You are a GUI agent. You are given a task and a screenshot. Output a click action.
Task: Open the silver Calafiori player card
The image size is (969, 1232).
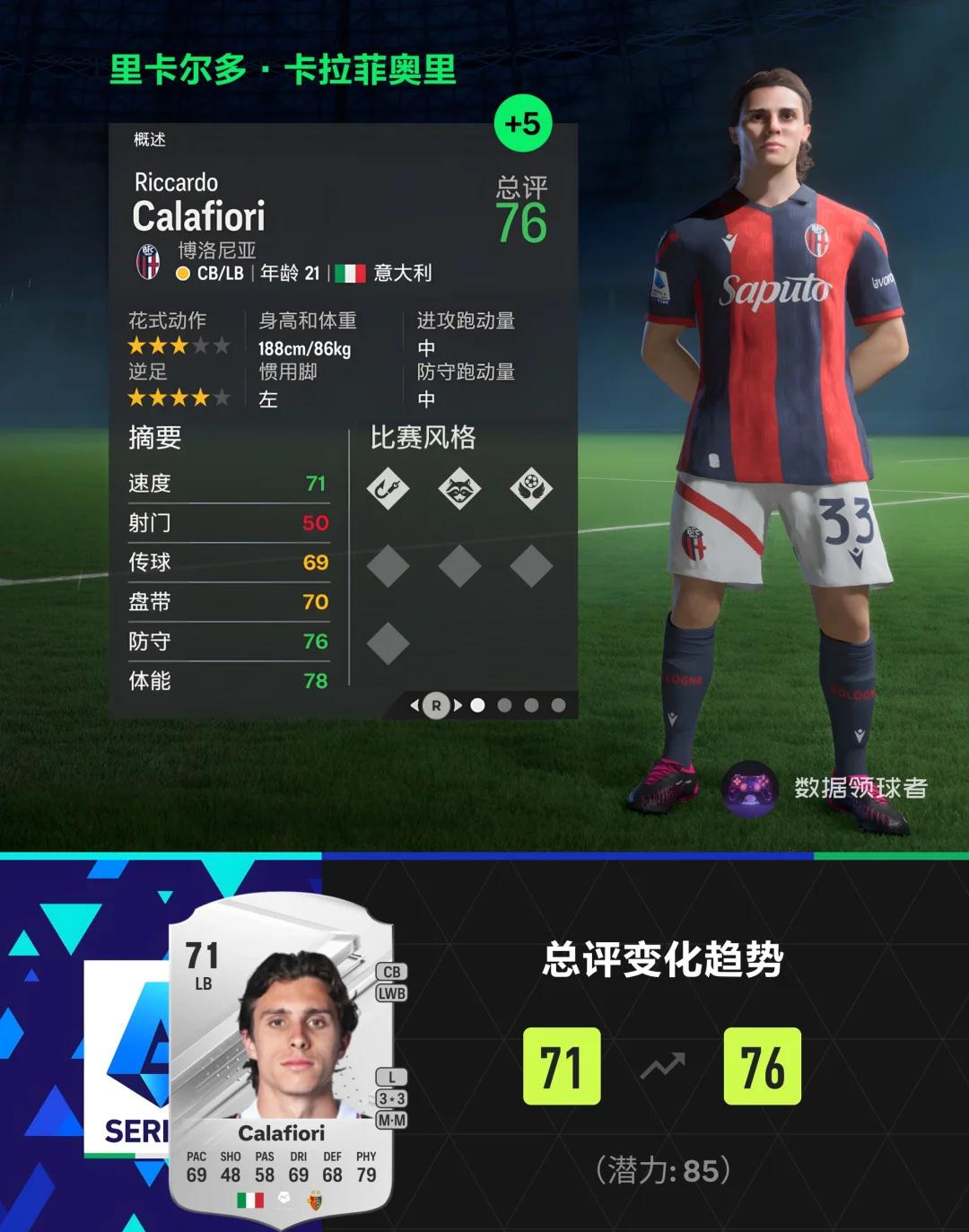281,1059
